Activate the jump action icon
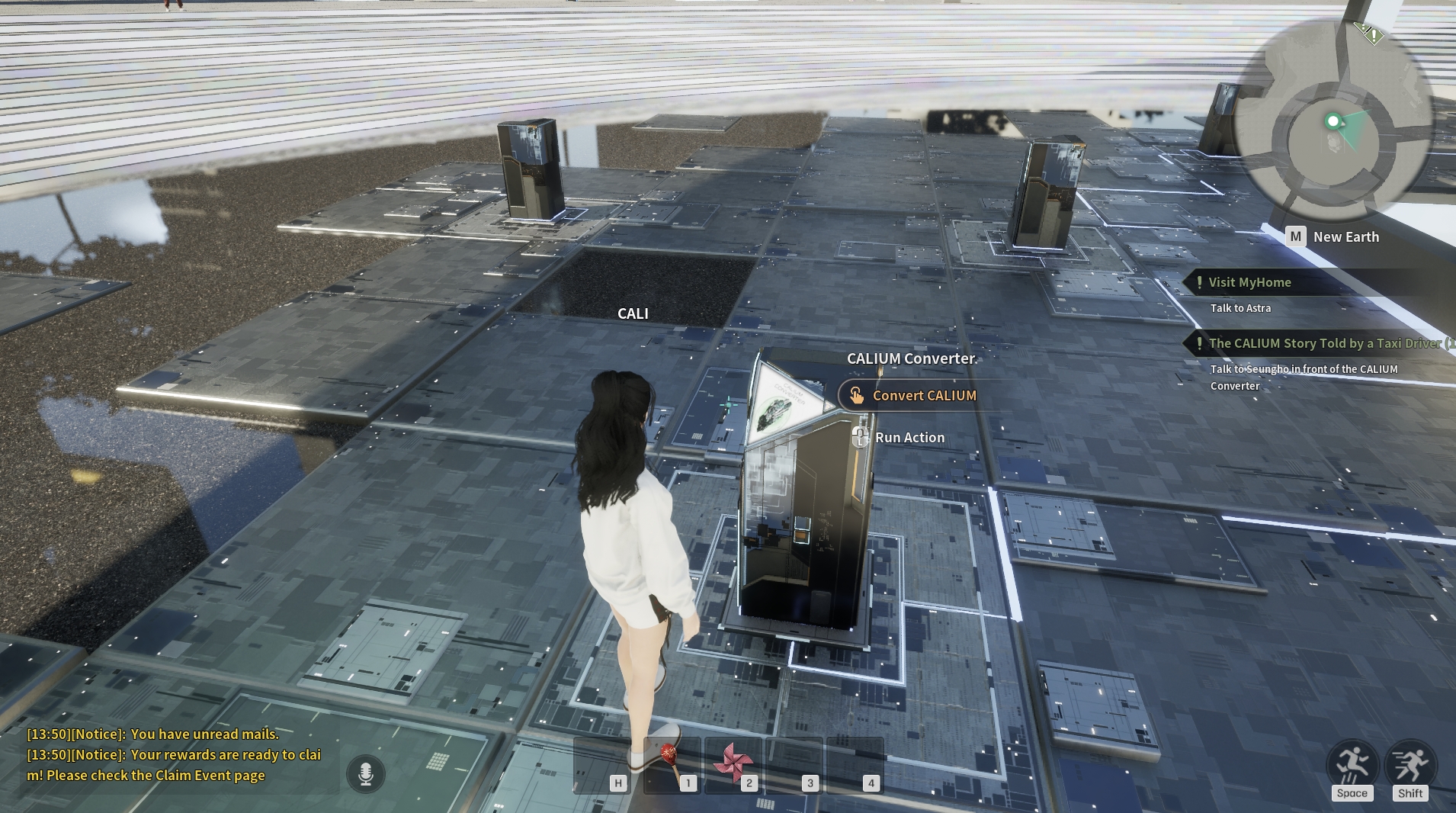This screenshot has width=1456, height=813. click(x=1352, y=763)
